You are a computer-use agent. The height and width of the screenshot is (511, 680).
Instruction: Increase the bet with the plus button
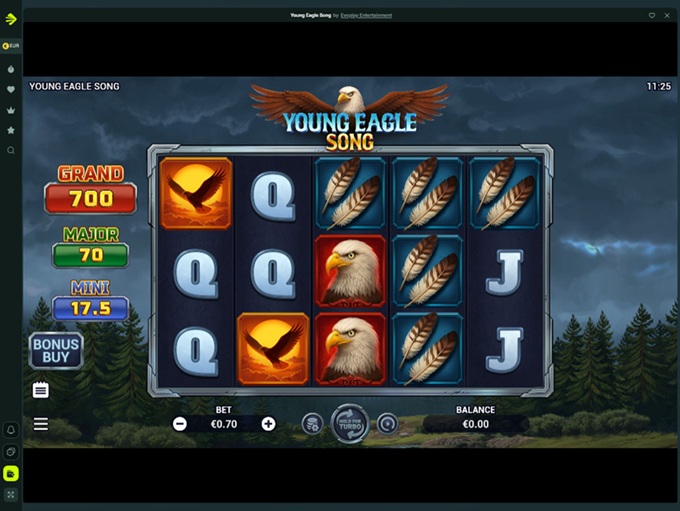(x=268, y=424)
